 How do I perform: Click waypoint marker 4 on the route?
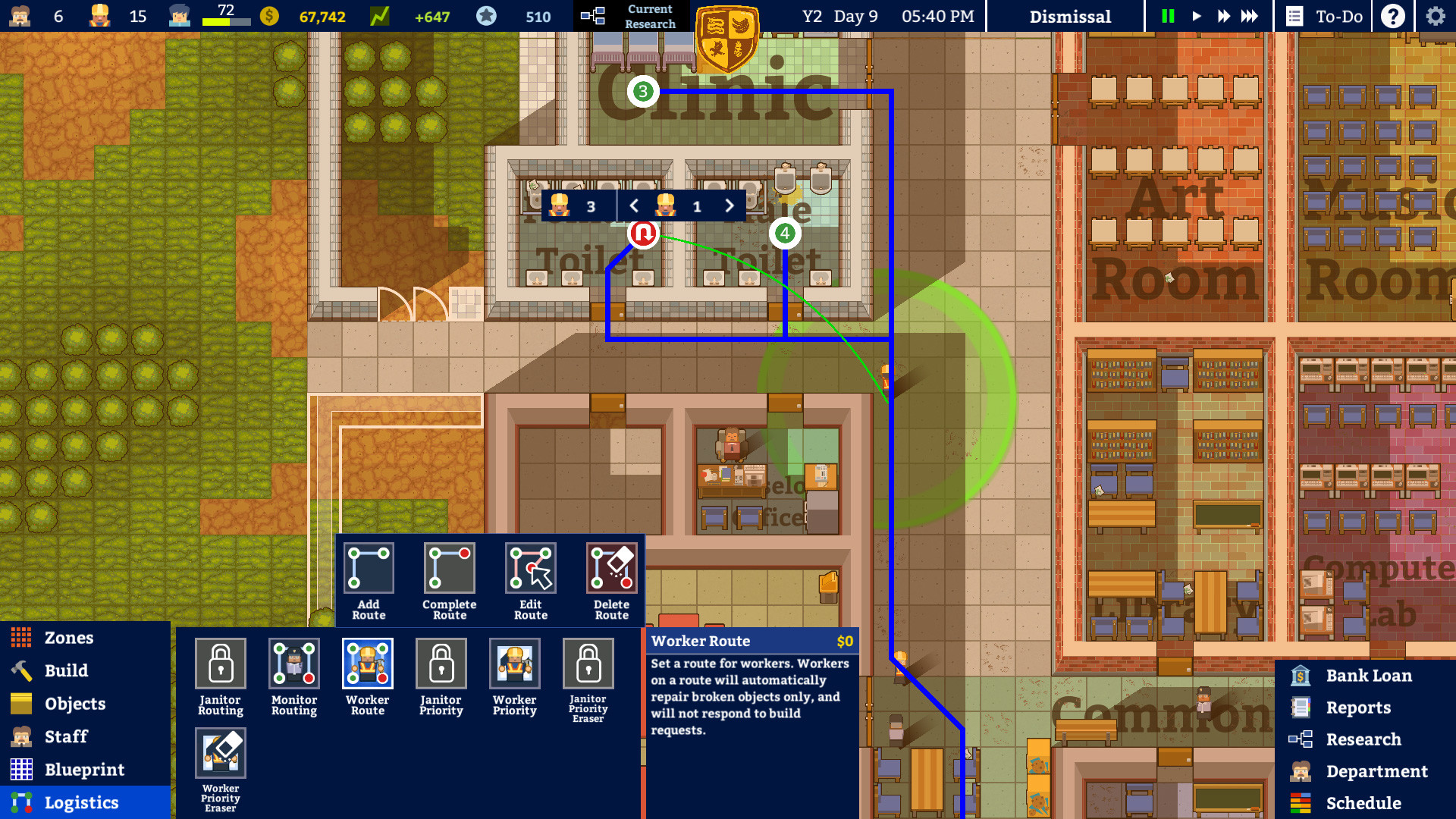coord(785,234)
